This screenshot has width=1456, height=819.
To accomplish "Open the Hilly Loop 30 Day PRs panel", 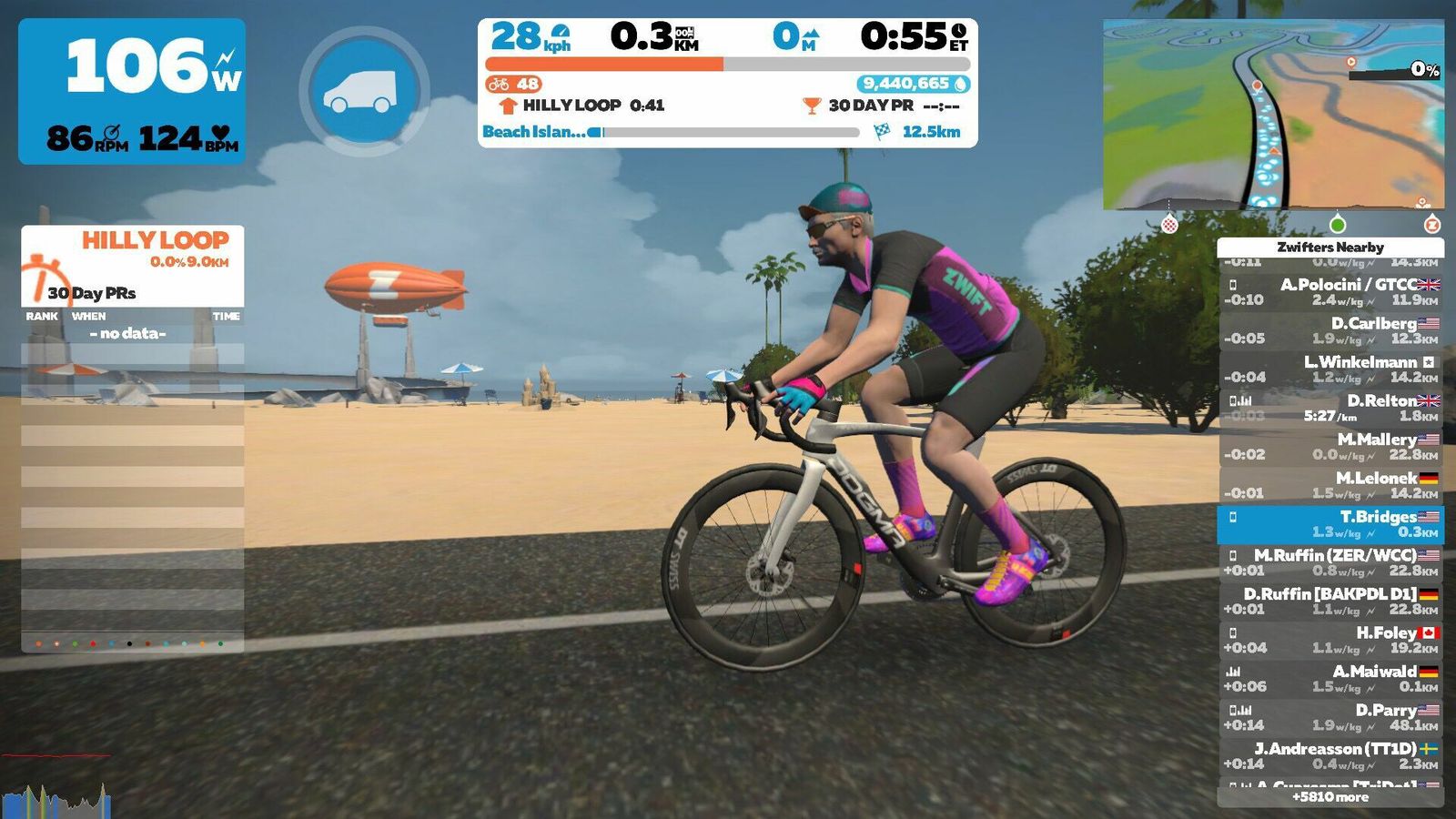I will tap(132, 266).
